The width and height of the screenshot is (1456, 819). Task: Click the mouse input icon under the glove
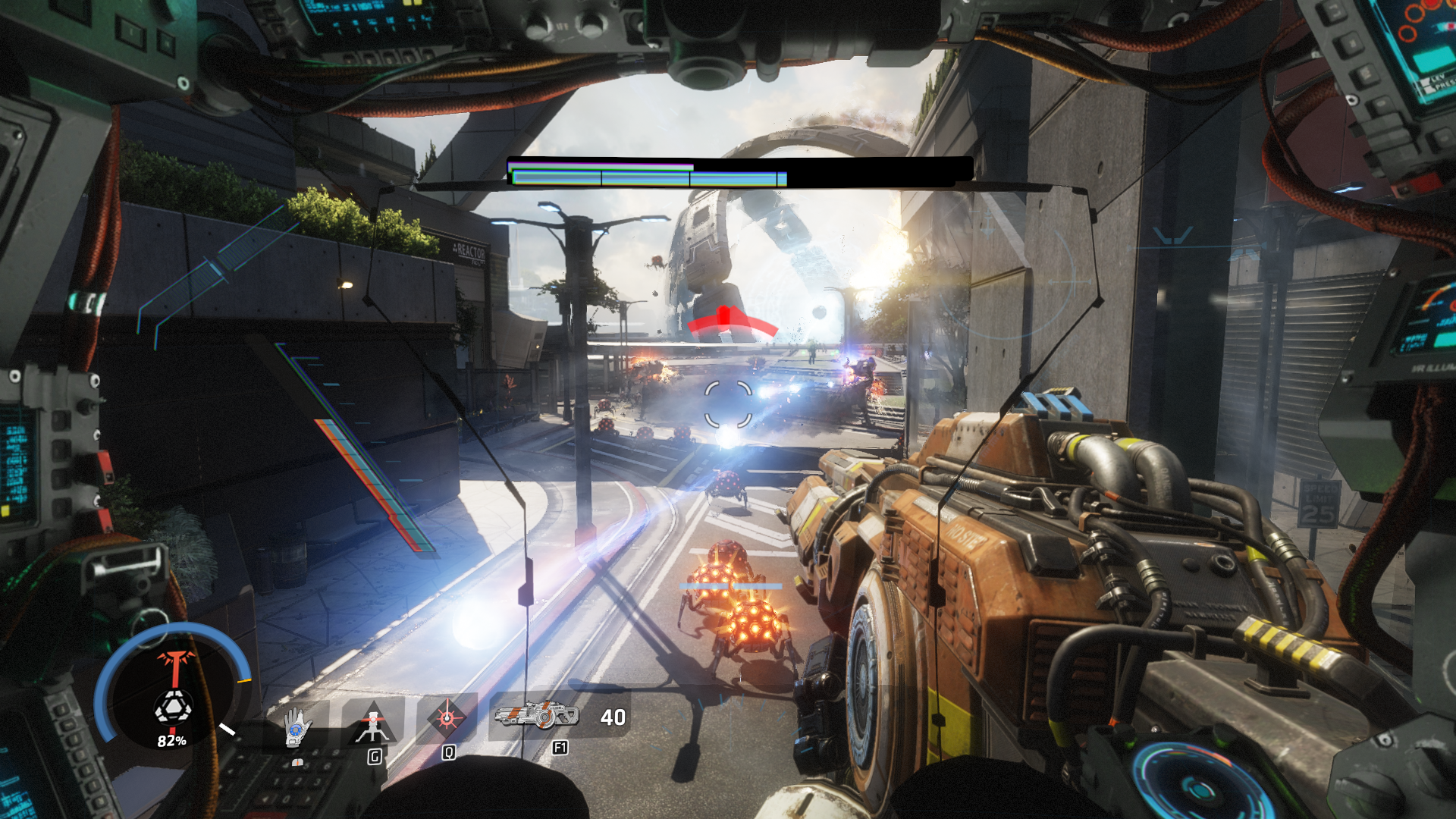298,763
